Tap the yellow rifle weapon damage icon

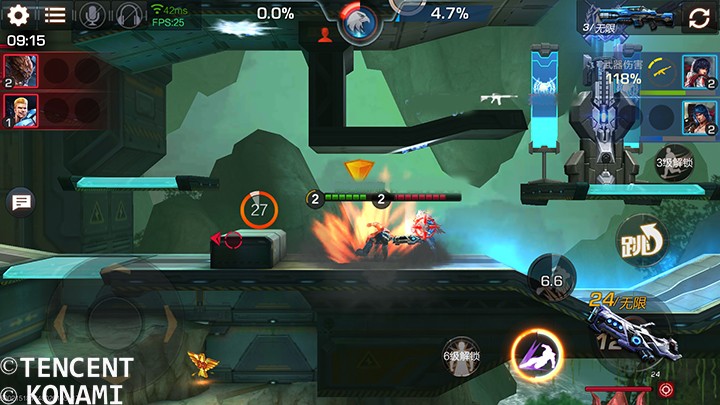pos(657,71)
